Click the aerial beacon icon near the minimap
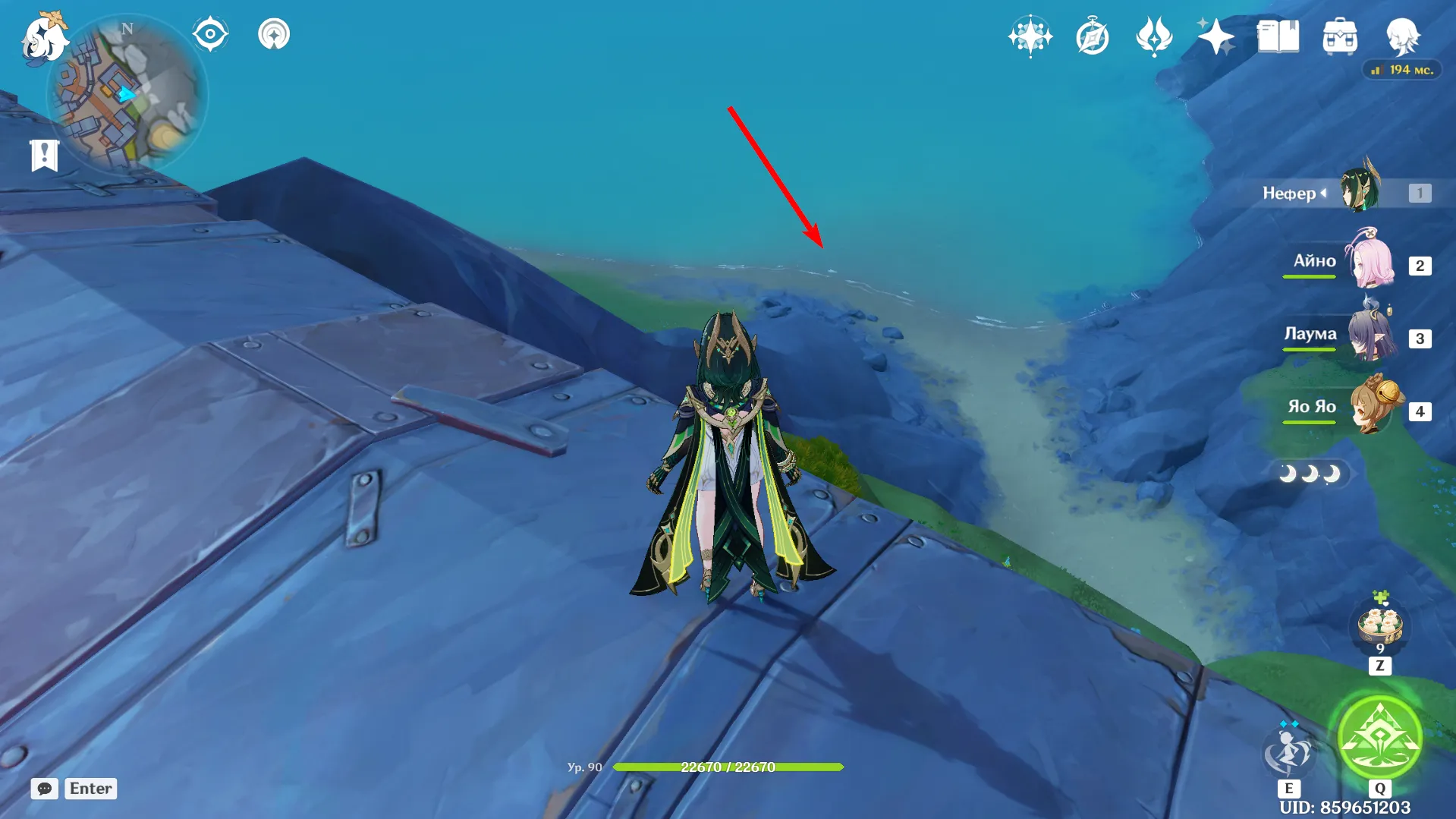Viewport: 1456px width, 819px height. 275,34
